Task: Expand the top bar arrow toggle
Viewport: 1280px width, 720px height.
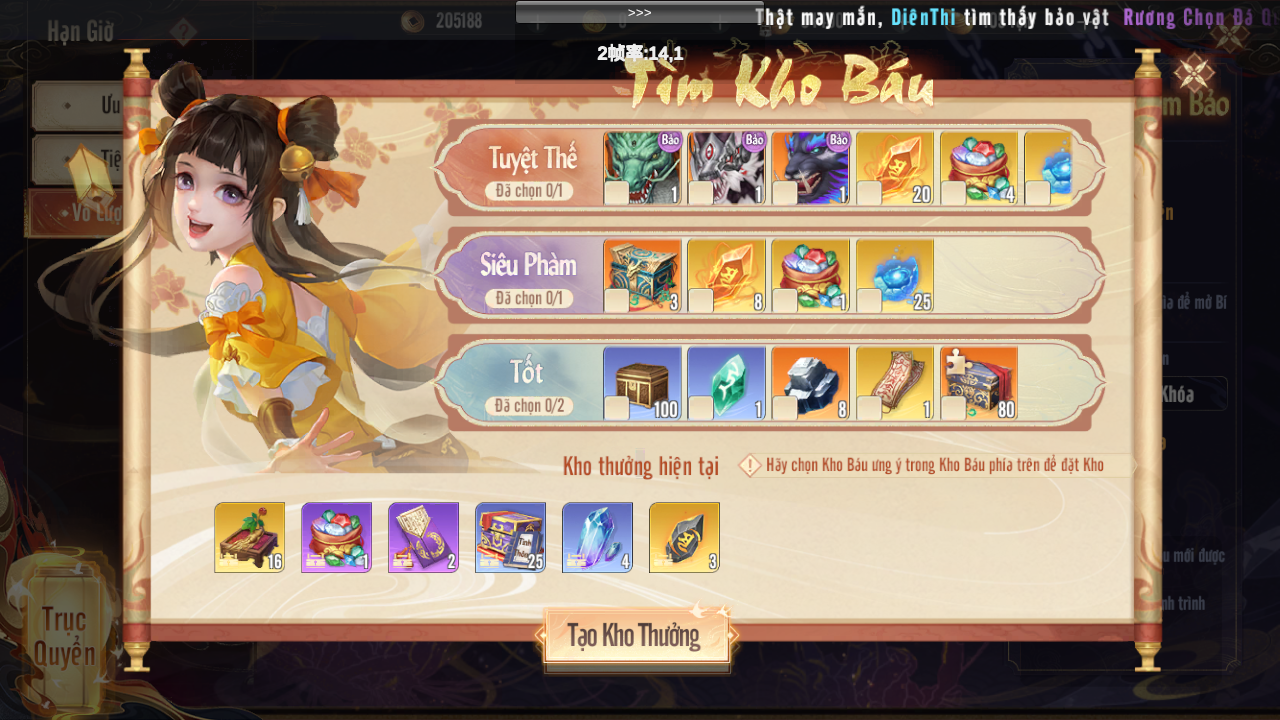Action: 639,12
